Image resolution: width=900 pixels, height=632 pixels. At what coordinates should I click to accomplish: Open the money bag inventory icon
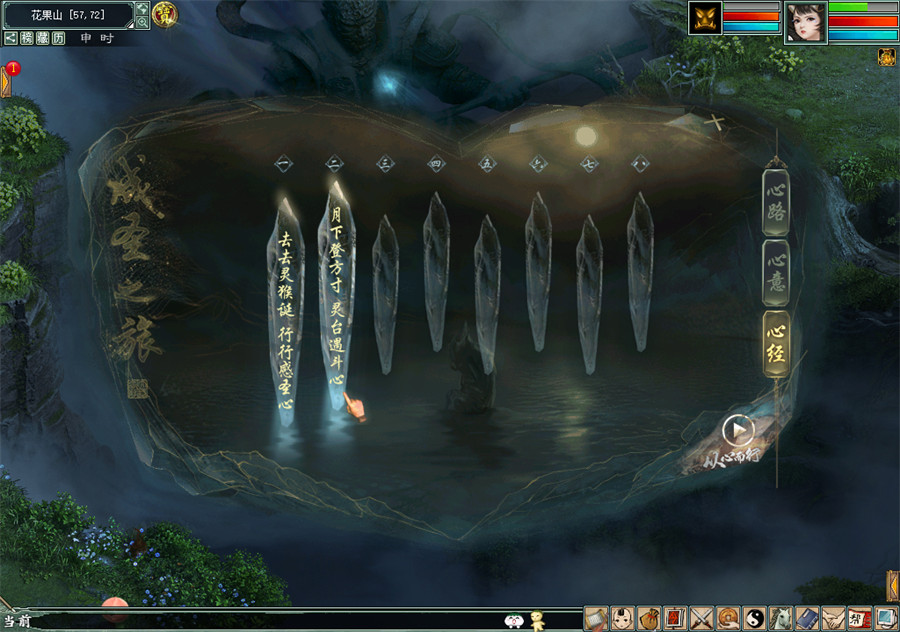click(x=648, y=619)
